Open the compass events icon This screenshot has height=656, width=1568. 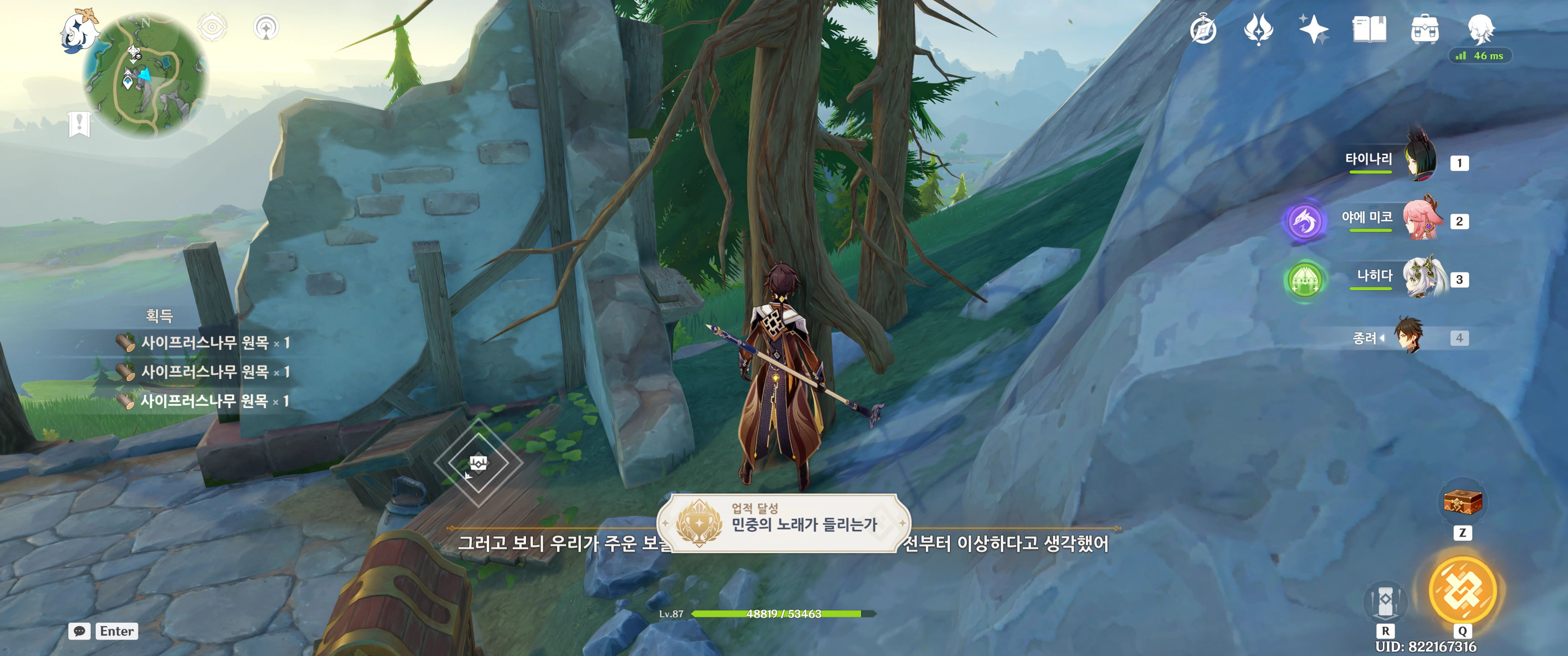click(1203, 30)
